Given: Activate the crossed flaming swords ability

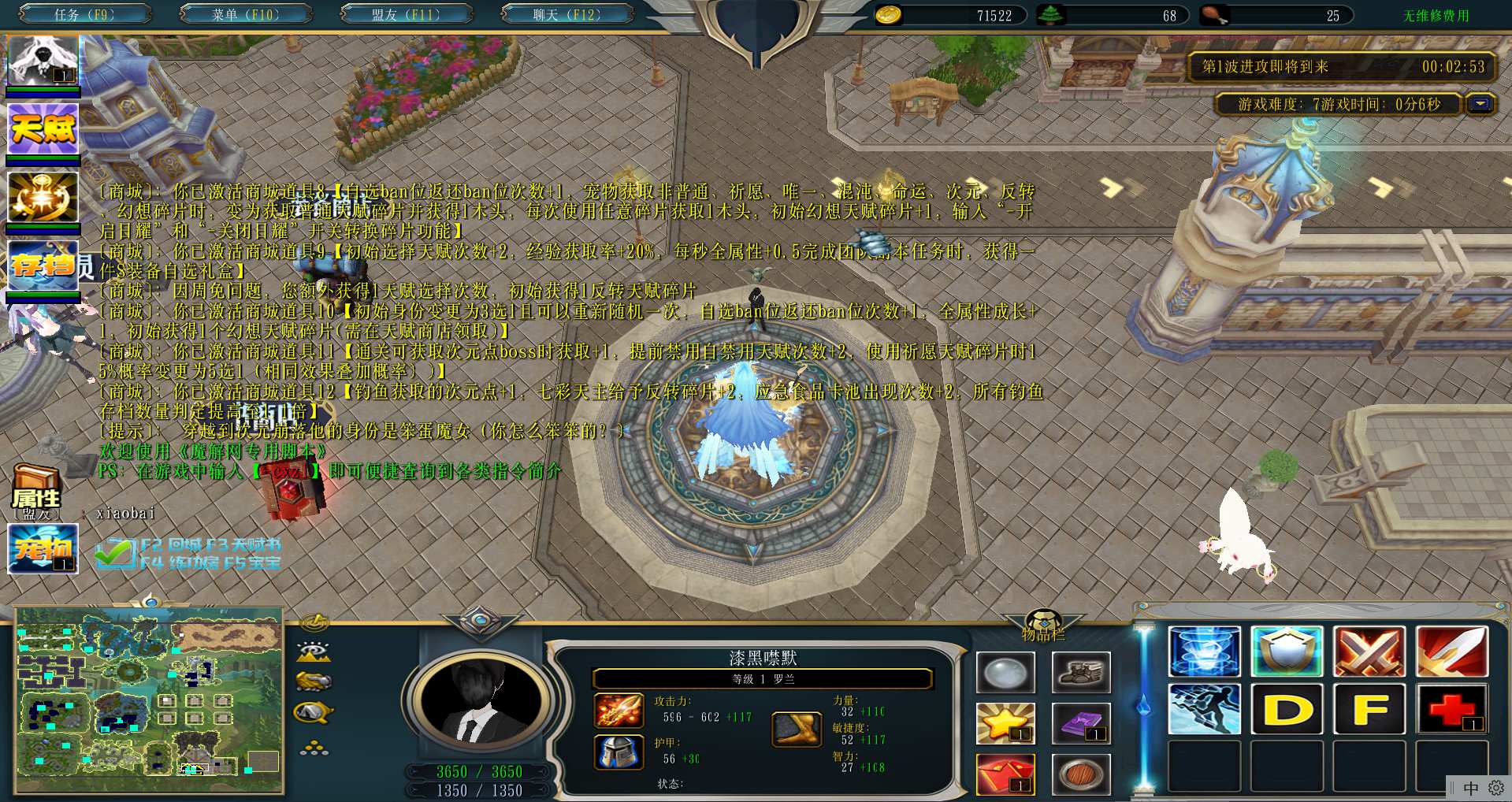Looking at the screenshot, I should click(x=1369, y=652).
